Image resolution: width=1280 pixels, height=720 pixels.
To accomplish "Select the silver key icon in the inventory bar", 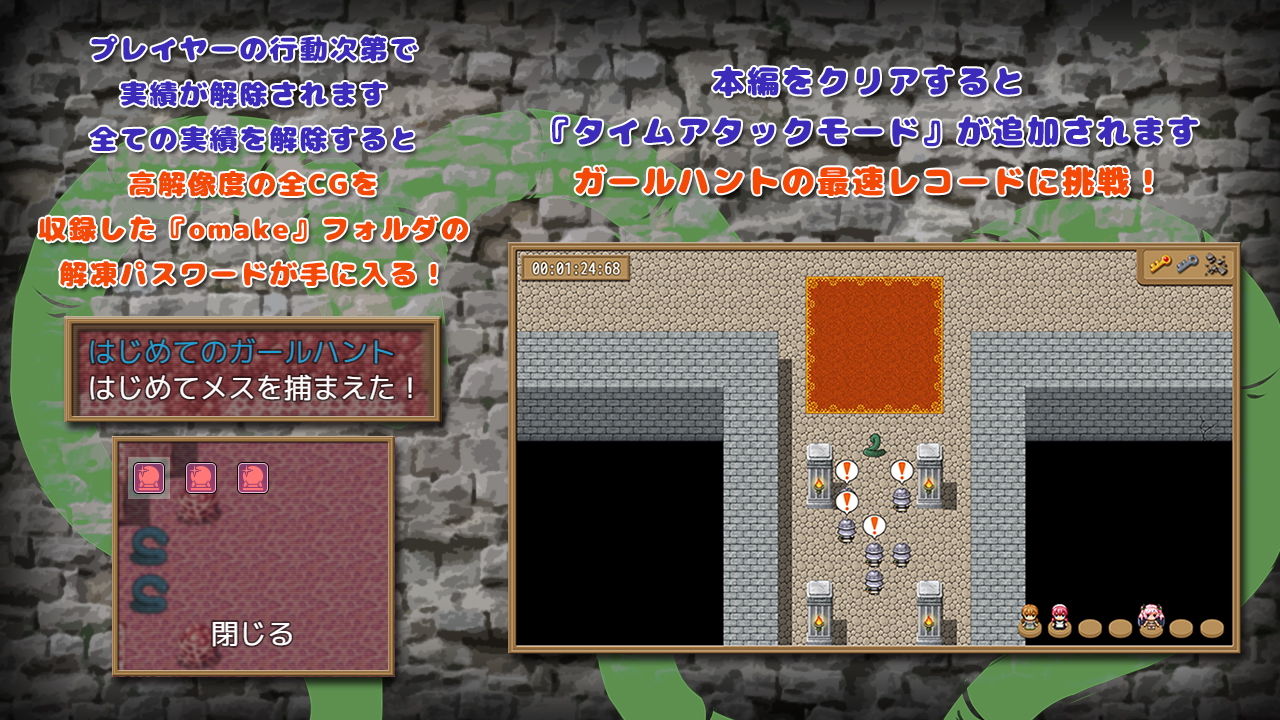I will 1187,265.
